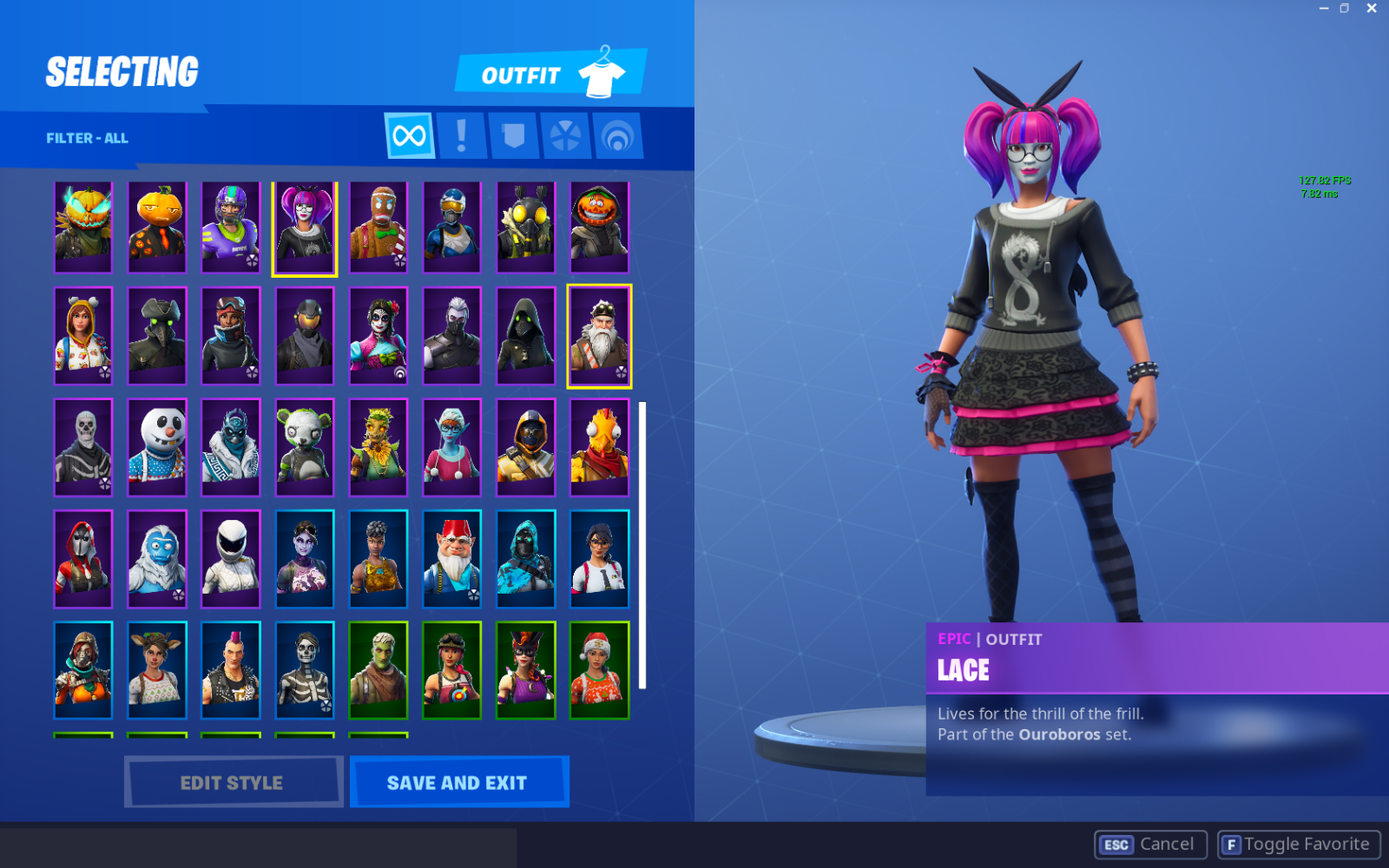Select the flaming pumpkin-head Hollowhead outfit
Screen dimensions: 1389x868
pos(83,226)
